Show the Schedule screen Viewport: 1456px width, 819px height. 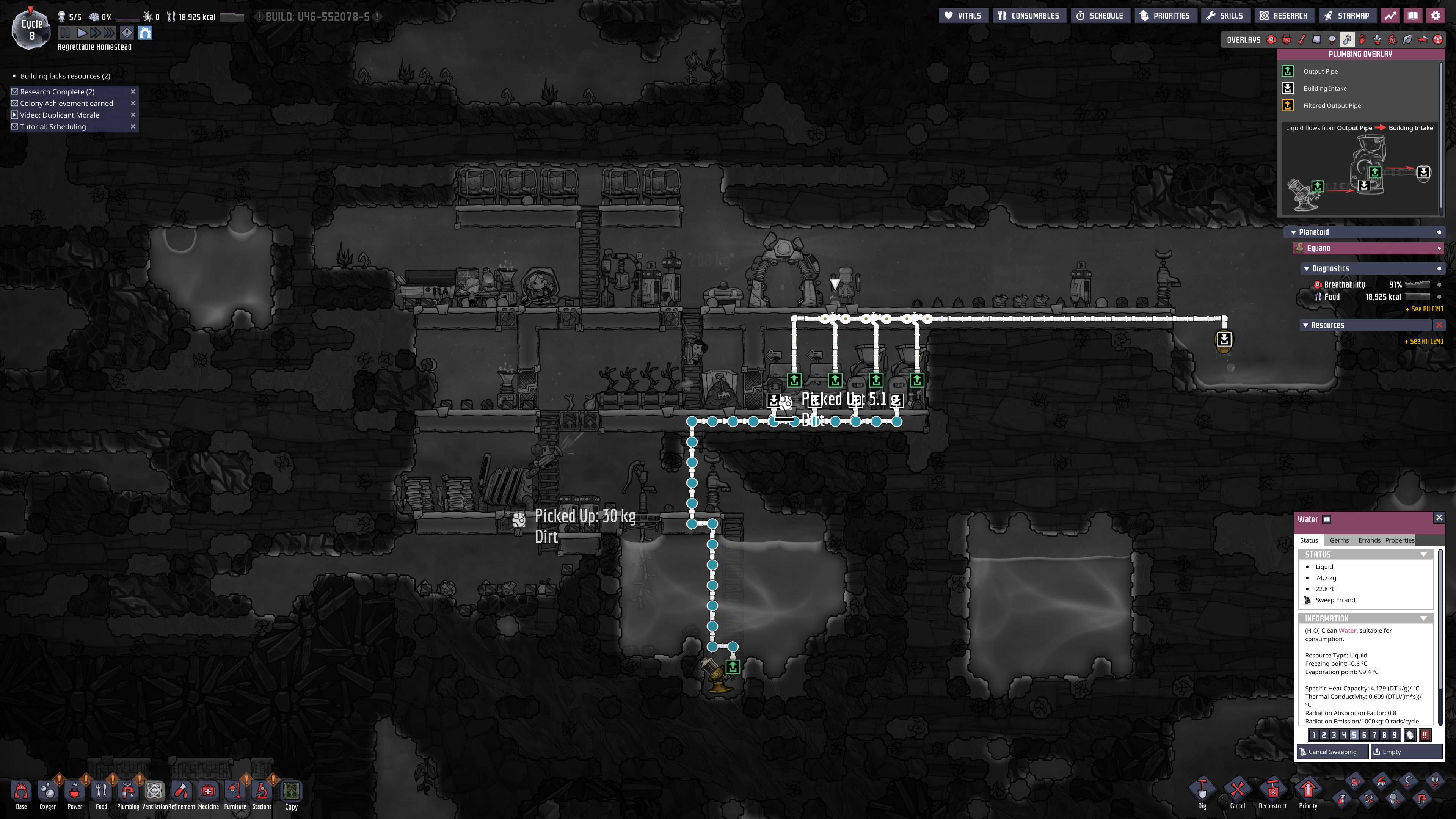[x=1100, y=16]
